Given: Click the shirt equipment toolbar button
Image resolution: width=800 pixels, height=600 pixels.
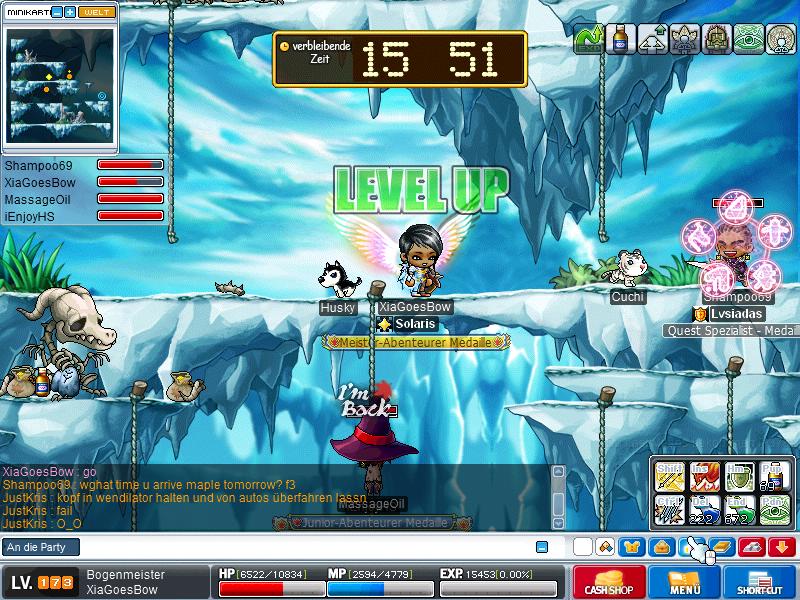Looking at the screenshot, I should coord(630,547).
